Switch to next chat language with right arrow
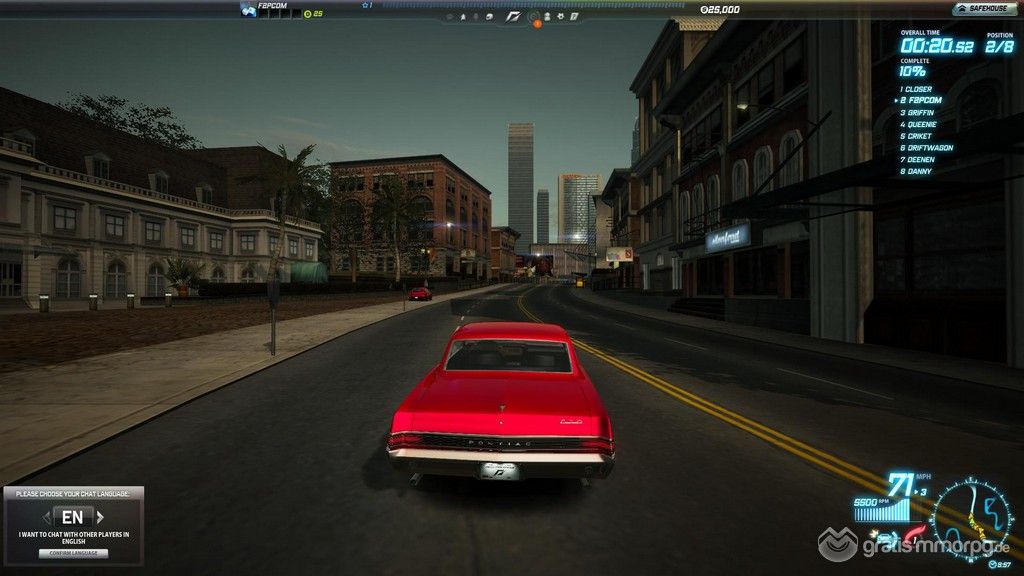The image size is (1024, 576). (x=102, y=517)
